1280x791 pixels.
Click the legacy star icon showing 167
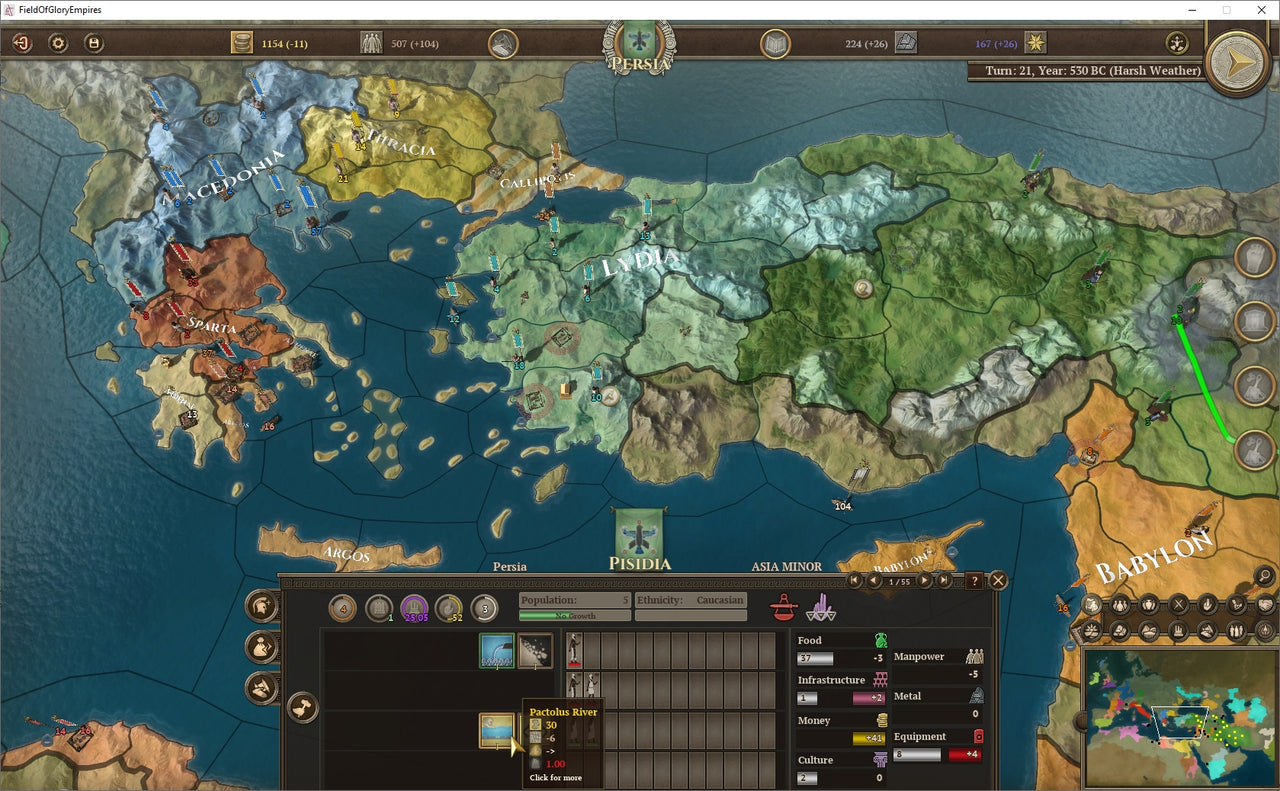click(x=1036, y=43)
